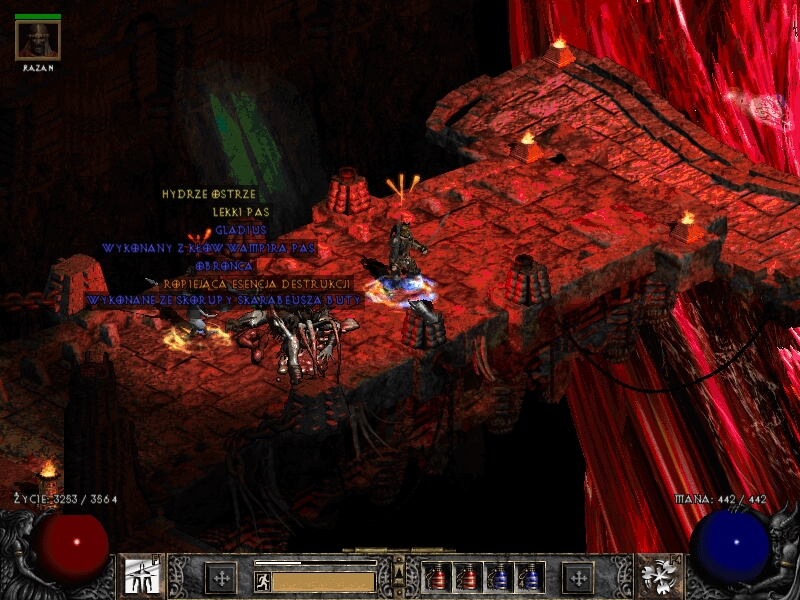Viewport: 800px width, 600px height.
Task: Pick up the Gladius item label
Action: pyautogui.click(x=241, y=230)
